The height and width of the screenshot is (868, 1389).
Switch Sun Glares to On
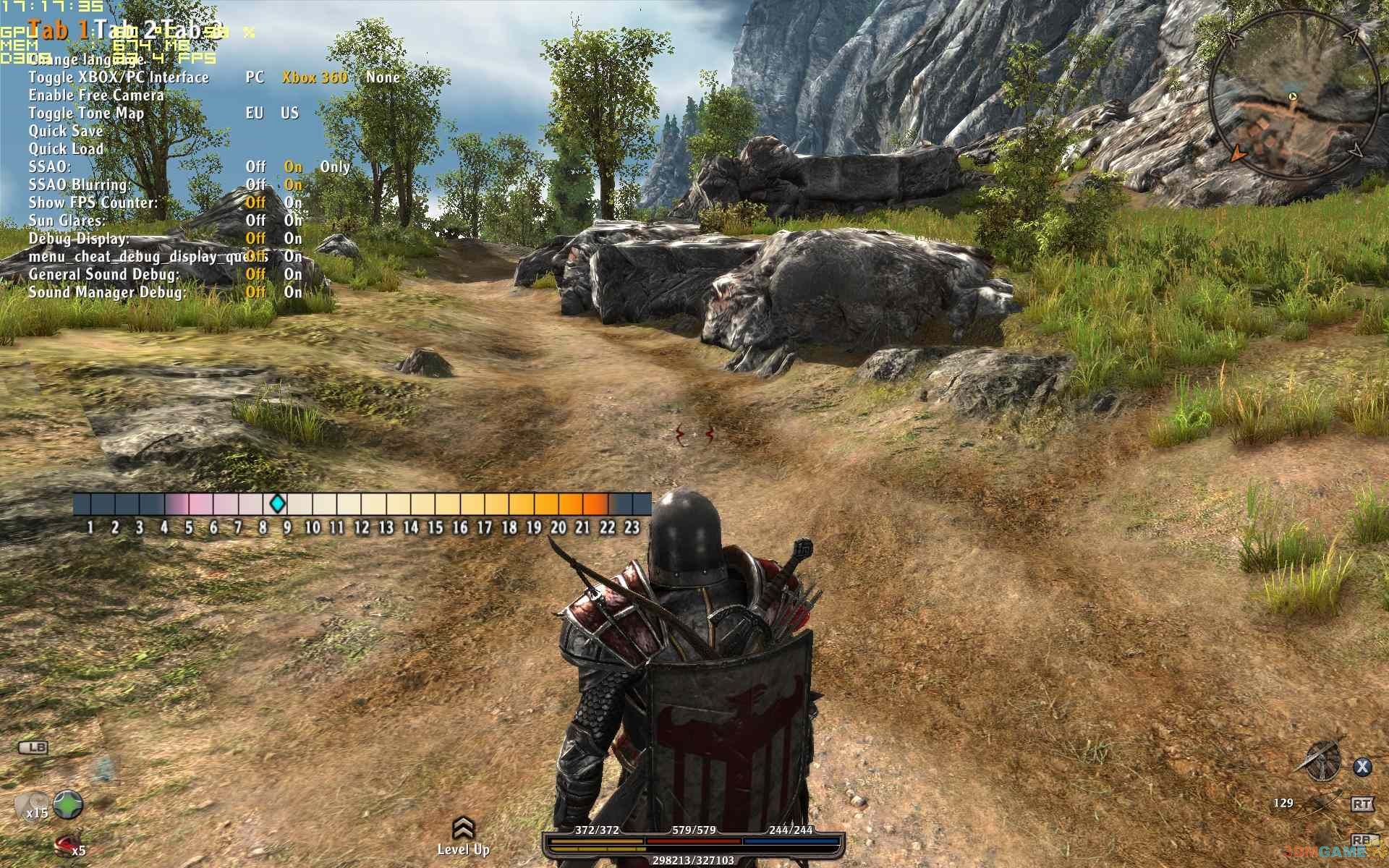pyautogui.click(x=293, y=221)
